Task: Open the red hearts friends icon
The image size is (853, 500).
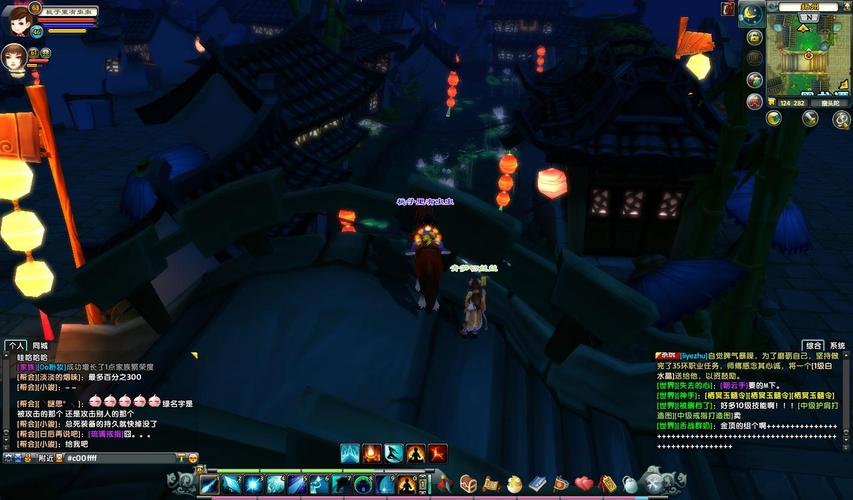Action: tap(584, 484)
